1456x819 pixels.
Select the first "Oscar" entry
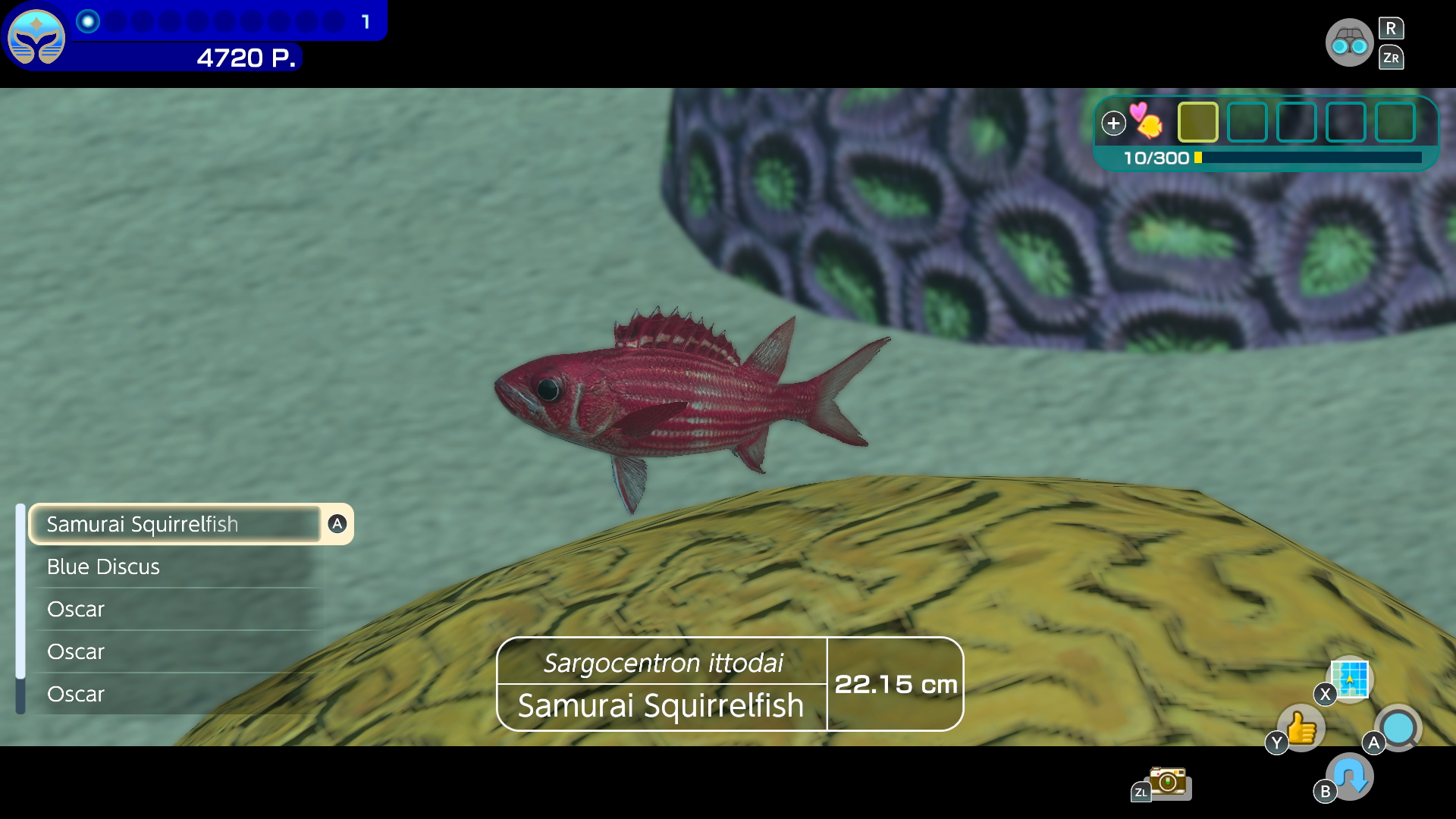76,609
